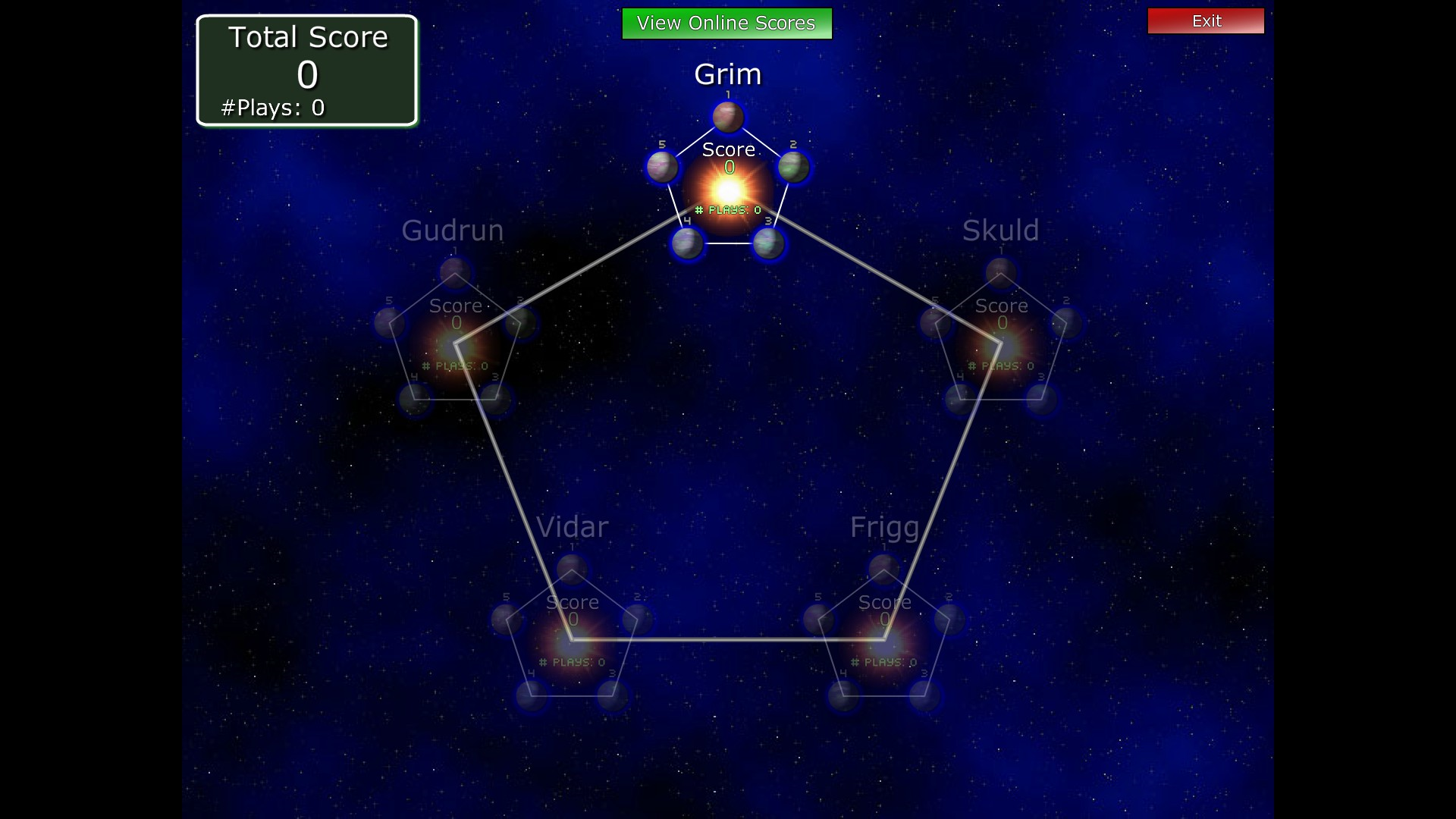Image resolution: width=1456 pixels, height=819 pixels.
Task: Select the Vidar system's sun
Action: coord(573,642)
